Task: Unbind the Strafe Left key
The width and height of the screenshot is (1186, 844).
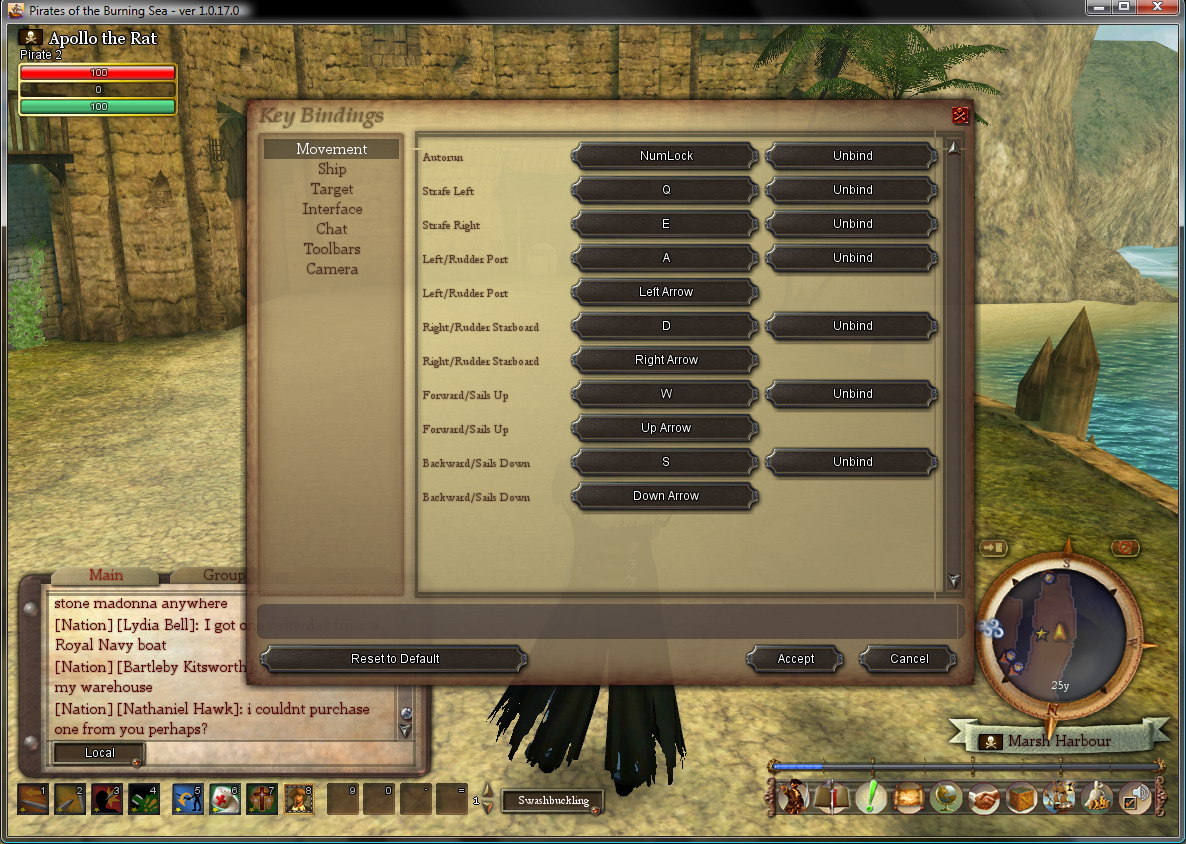Action: (852, 190)
